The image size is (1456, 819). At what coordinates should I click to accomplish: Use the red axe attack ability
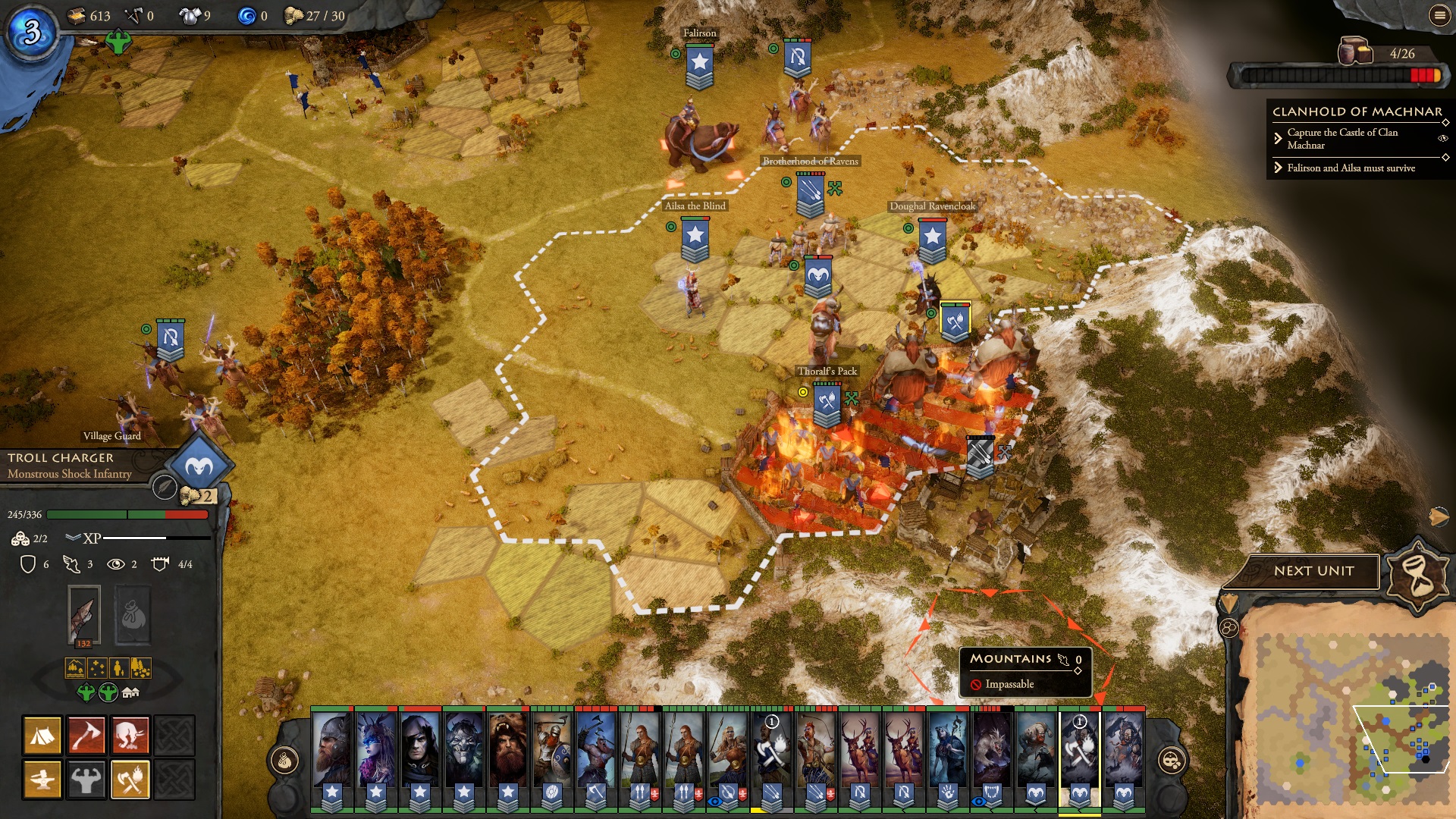86,735
